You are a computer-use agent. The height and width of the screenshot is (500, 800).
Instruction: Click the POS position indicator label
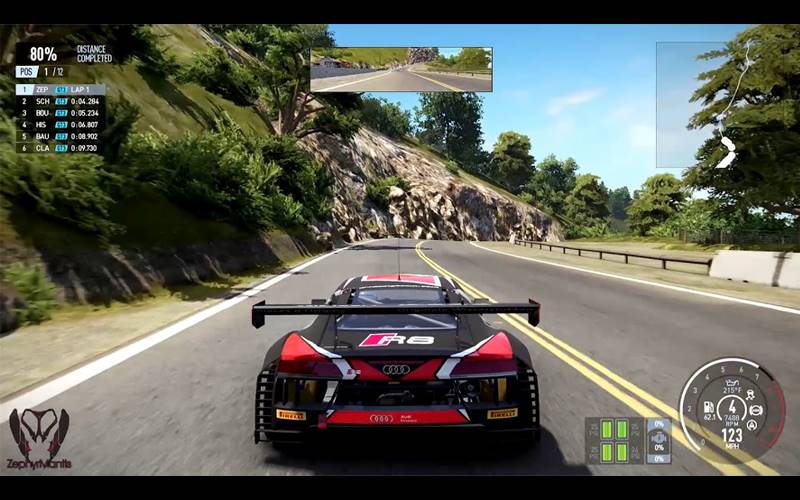(x=27, y=72)
